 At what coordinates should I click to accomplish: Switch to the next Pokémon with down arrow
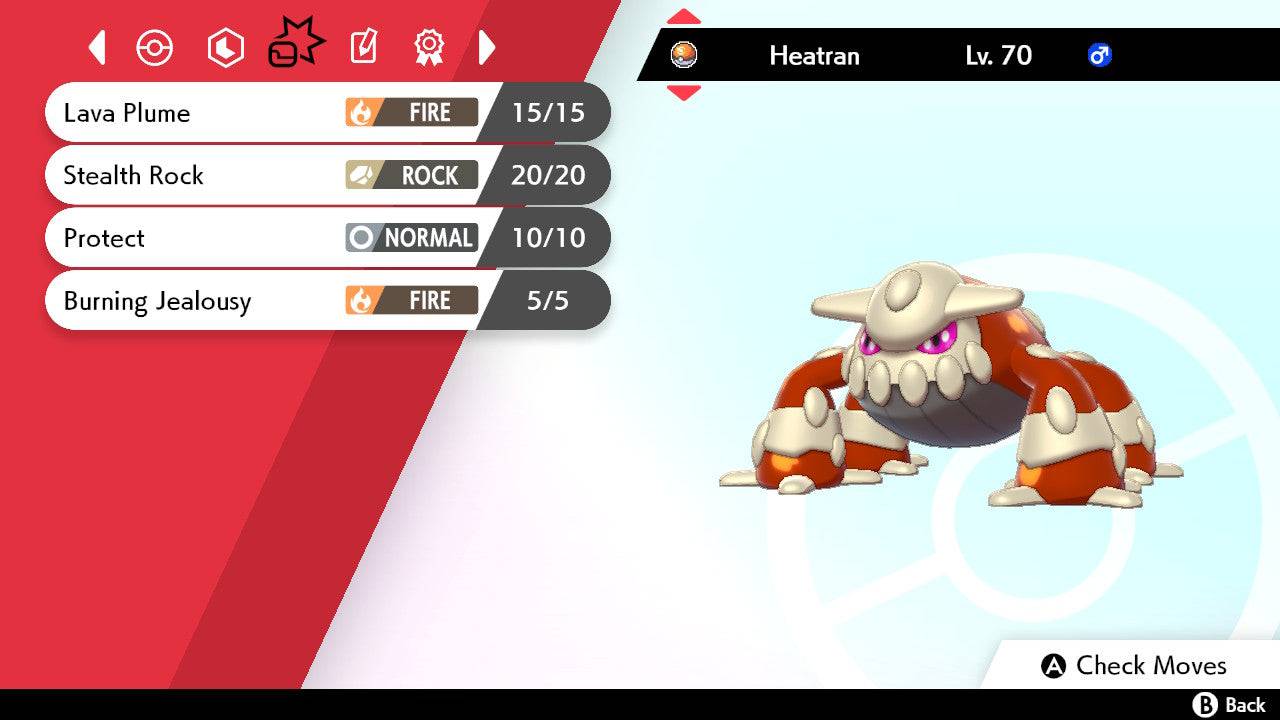coord(684,93)
